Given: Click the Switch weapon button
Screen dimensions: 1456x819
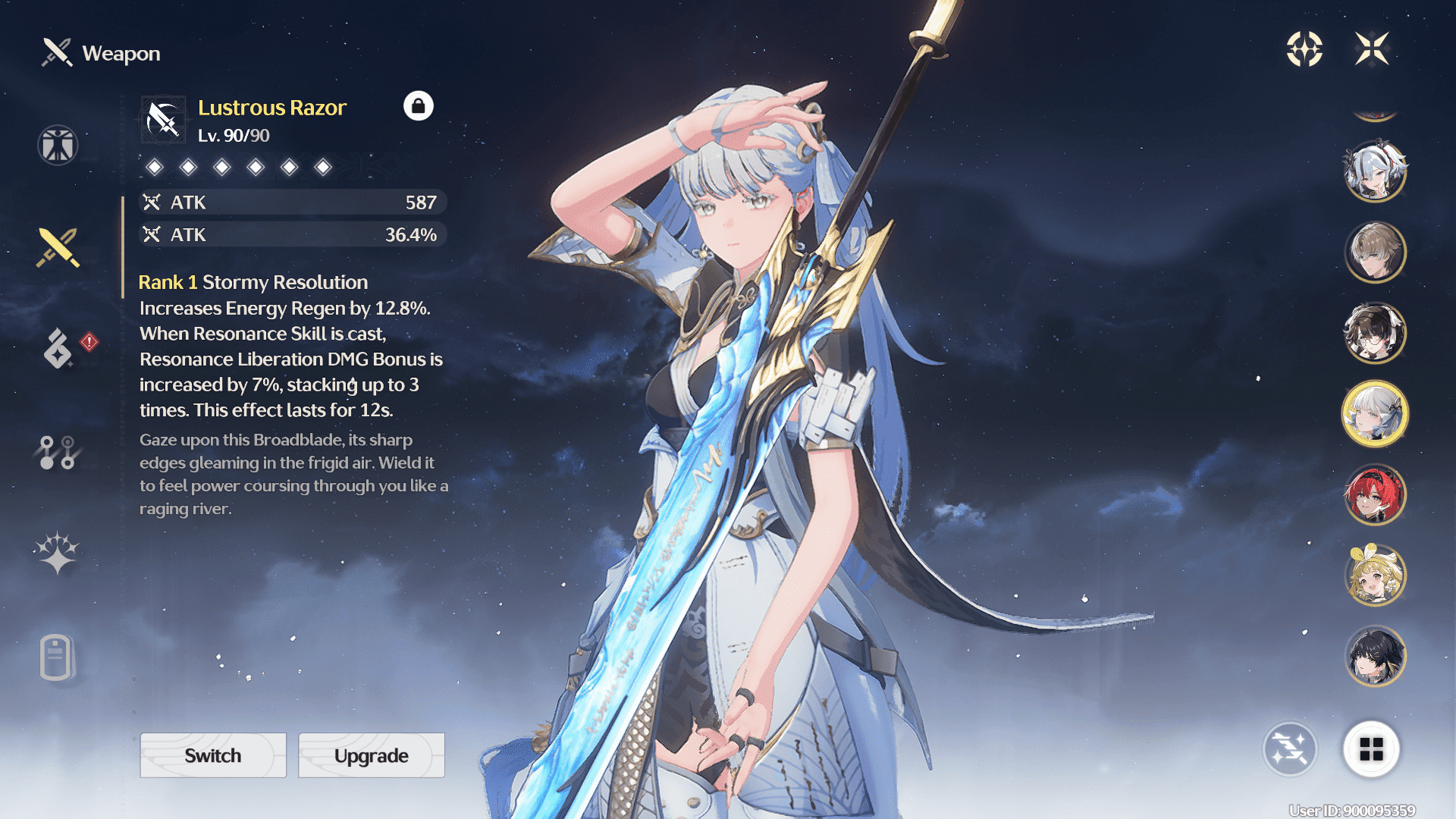Looking at the screenshot, I should pos(213,755).
